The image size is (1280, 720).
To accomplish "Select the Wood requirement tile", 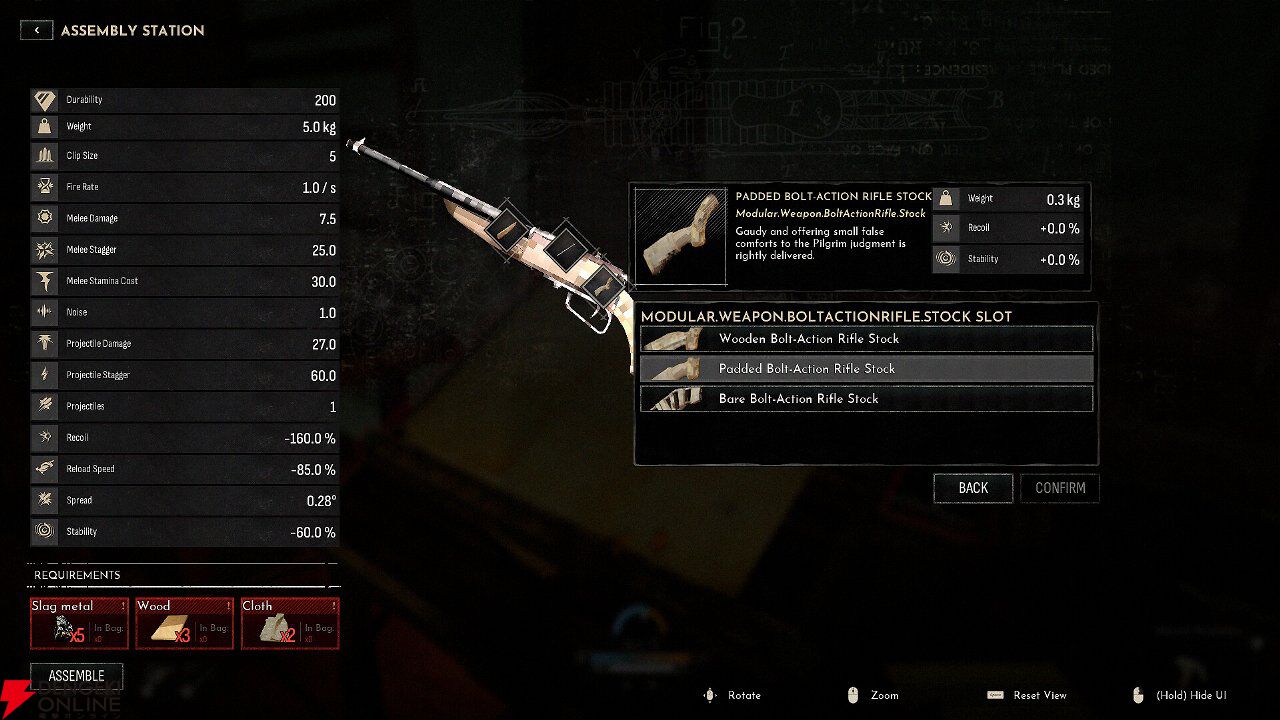I will (x=185, y=624).
